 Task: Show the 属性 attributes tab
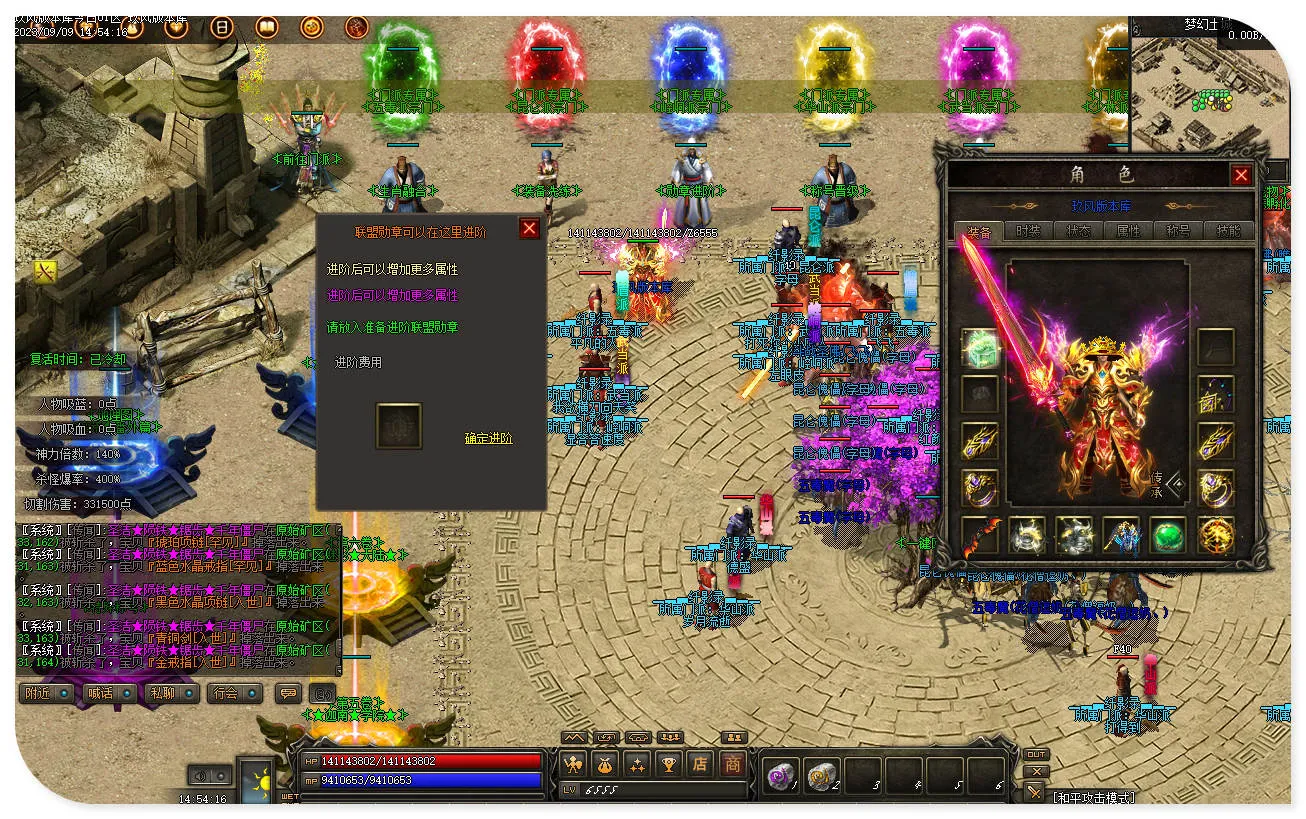click(1128, 231)
